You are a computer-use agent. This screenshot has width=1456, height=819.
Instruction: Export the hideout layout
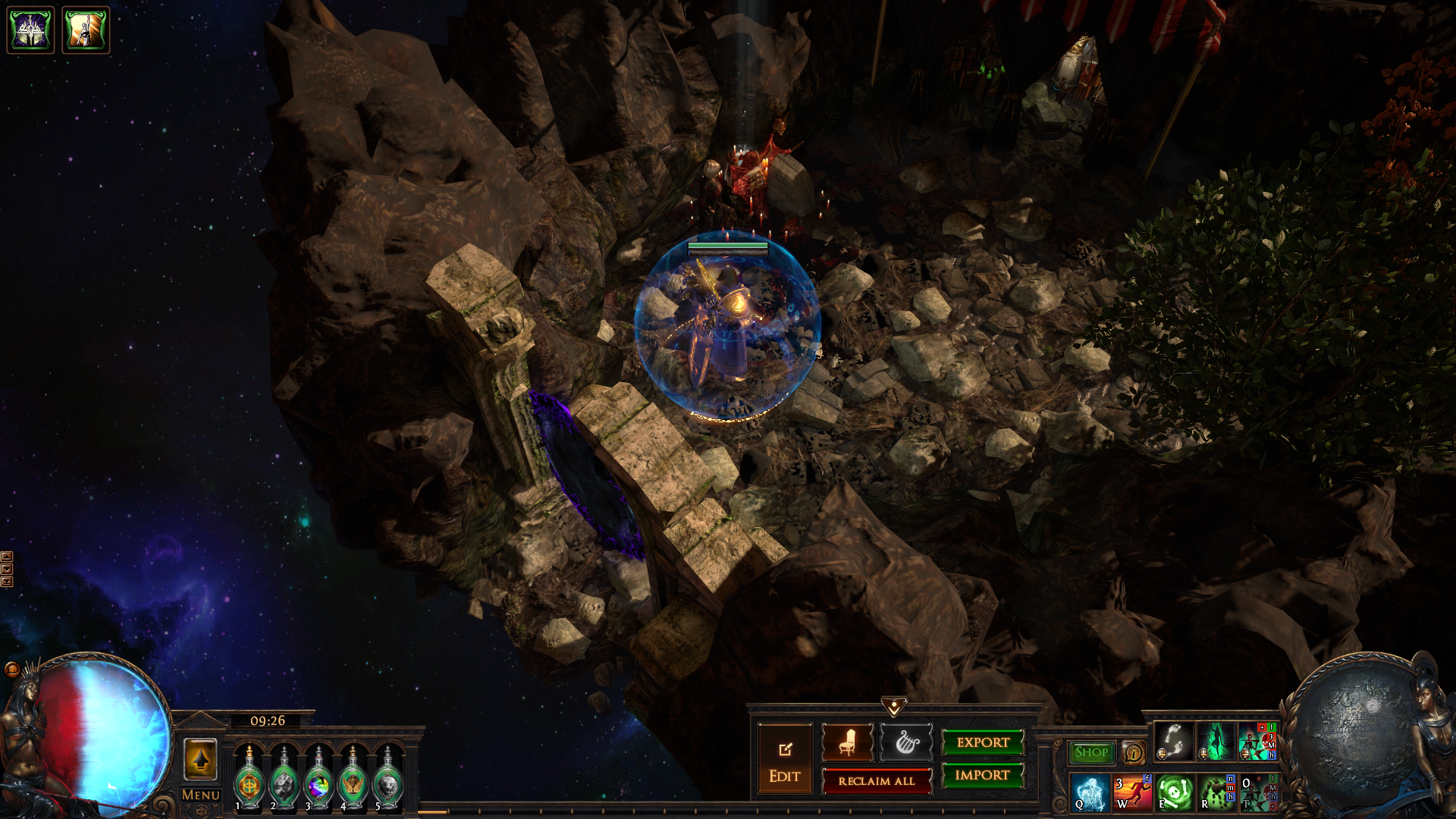coord(983,742)
